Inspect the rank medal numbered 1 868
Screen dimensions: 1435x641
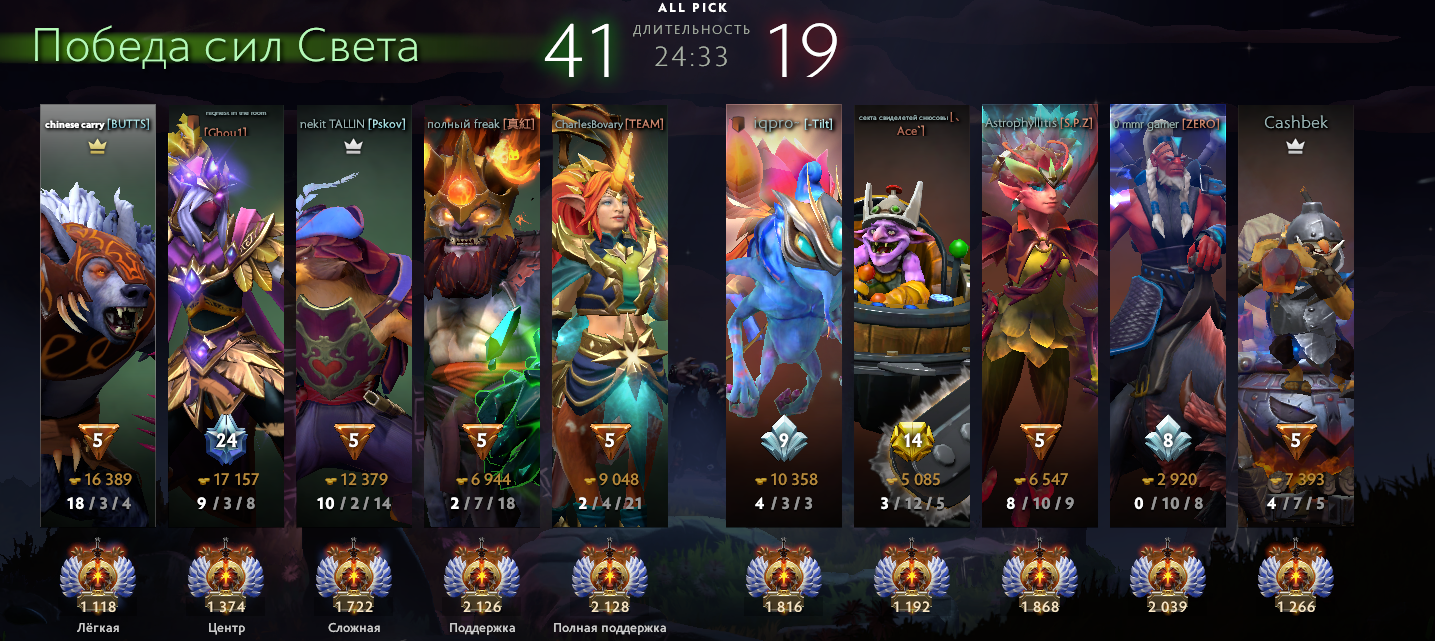(x=1040, y=573)
